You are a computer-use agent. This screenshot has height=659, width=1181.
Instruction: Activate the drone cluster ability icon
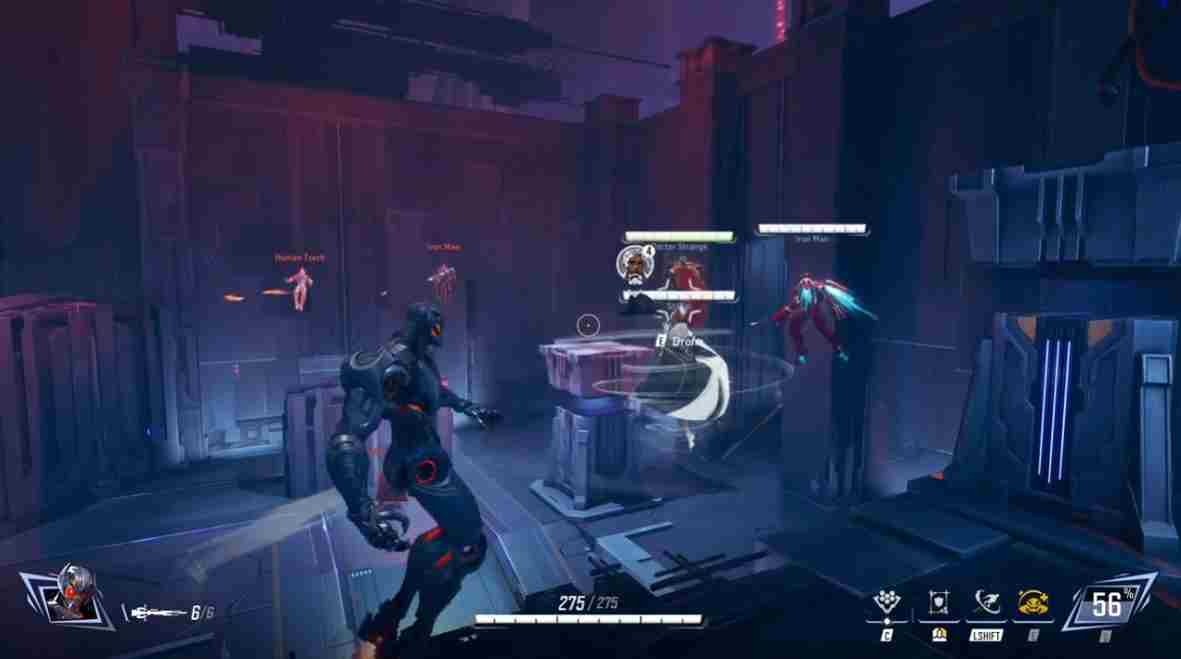(x=886, y=603)
